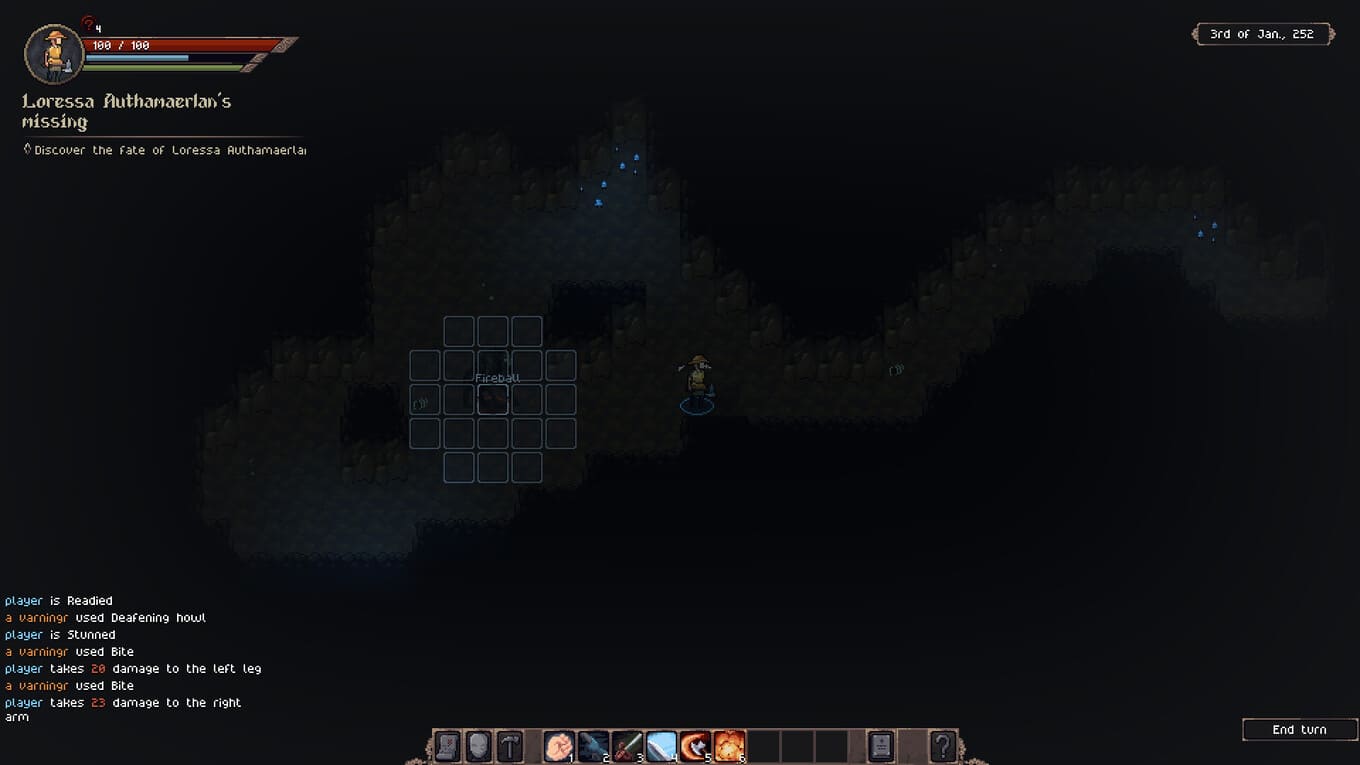Cast the Fireball explosion ability

729,746
